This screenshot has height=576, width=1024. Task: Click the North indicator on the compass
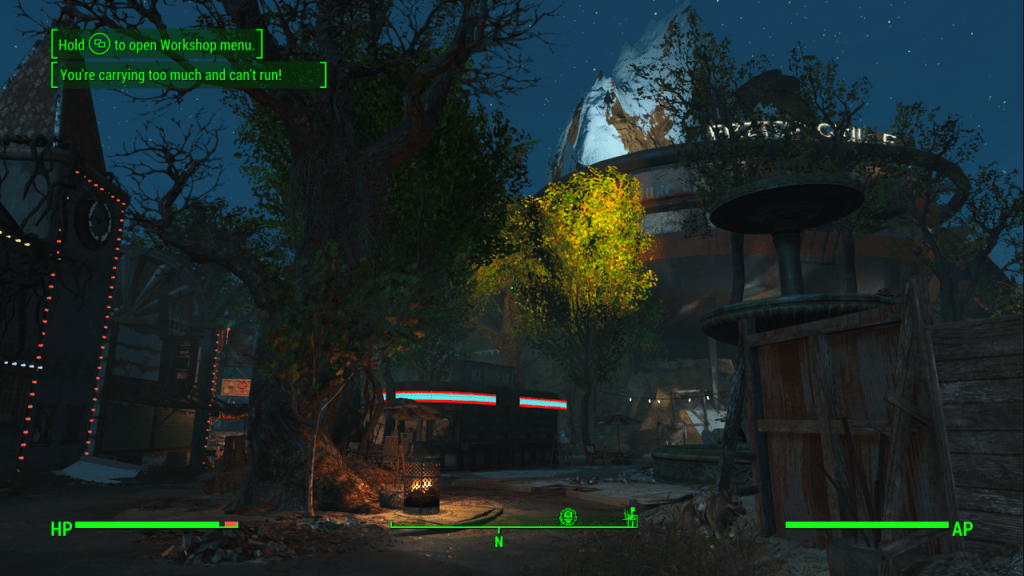click(498, 541)
